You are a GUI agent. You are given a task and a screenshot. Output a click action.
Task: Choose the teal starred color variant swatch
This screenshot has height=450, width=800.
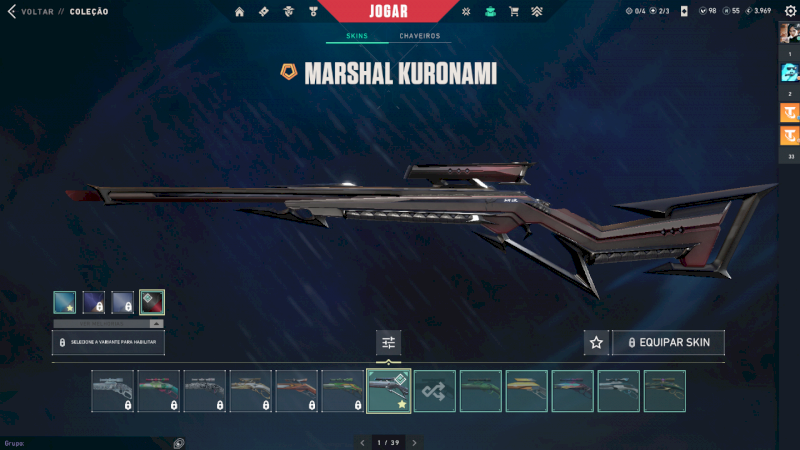(65, 302)
